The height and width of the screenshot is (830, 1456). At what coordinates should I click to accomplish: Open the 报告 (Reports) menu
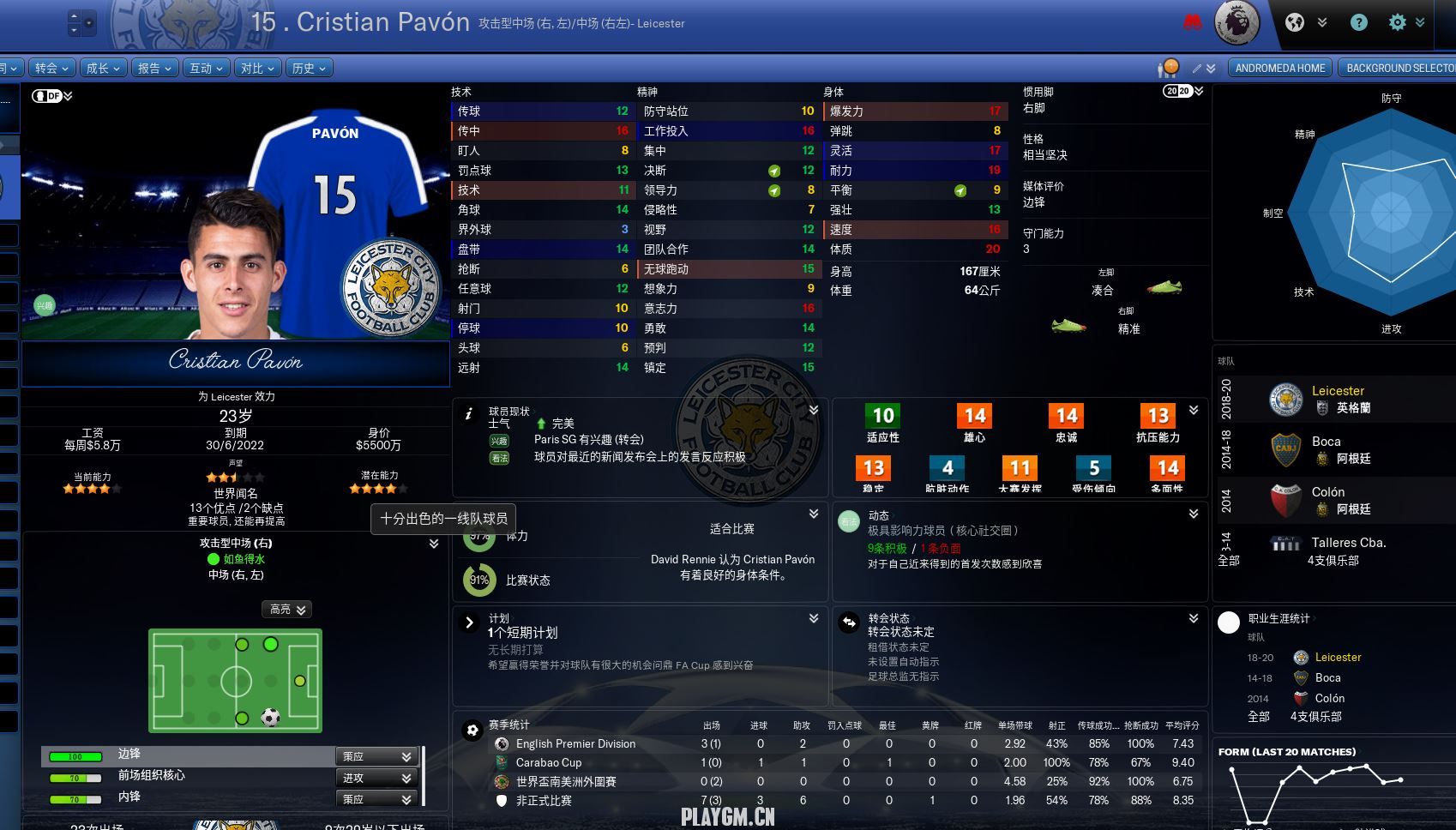(x=154, y=69)
